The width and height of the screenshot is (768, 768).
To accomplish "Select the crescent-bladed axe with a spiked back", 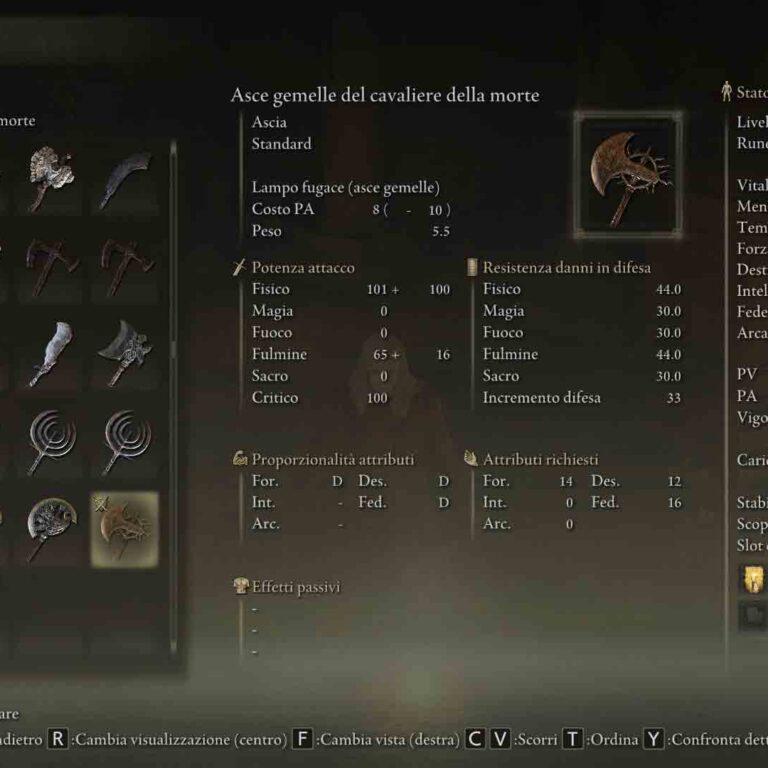I will 125,352.
